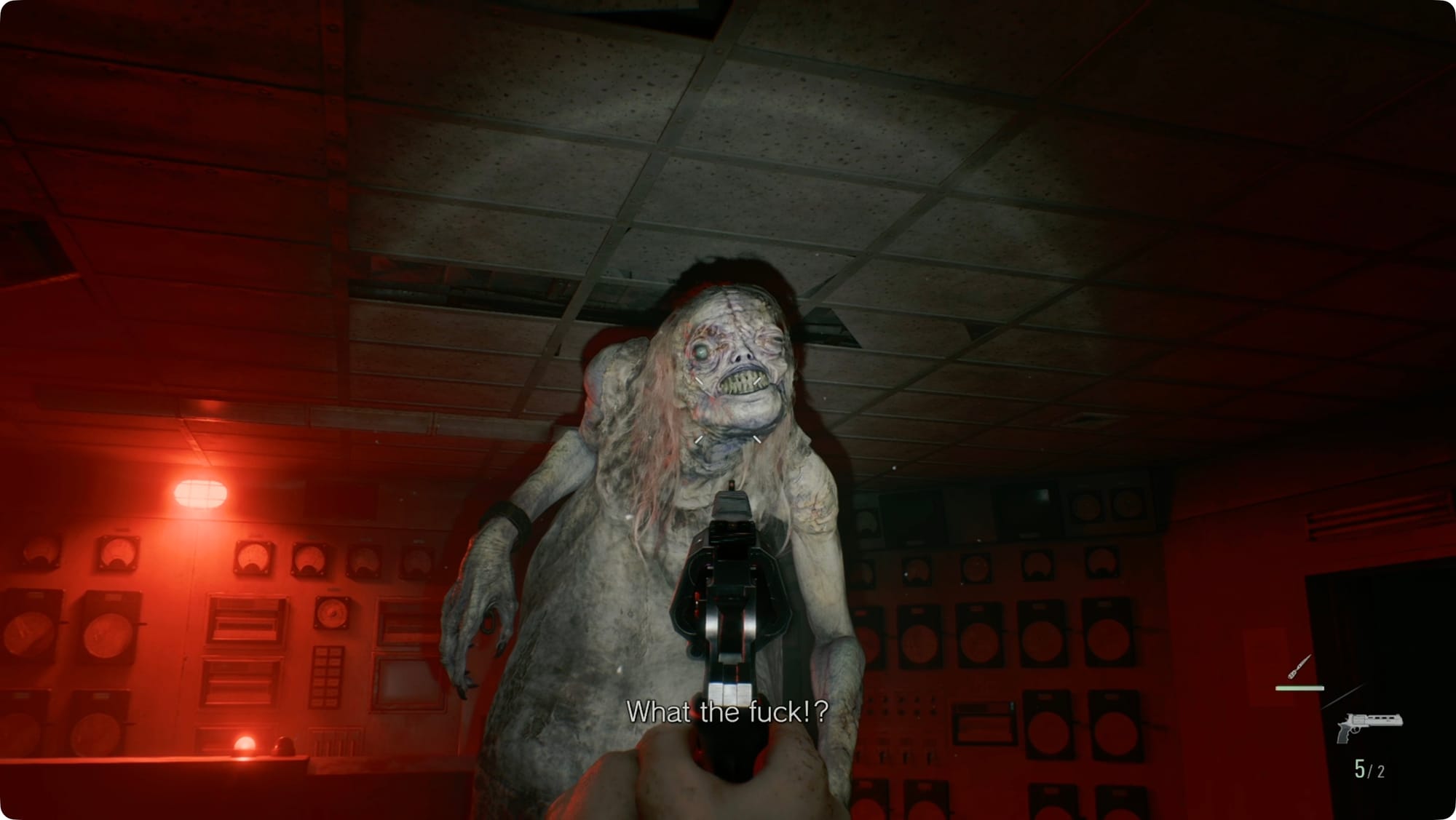Select the equipped revolver weapon icon
The width and height of the screenshot is (1456, 820).
[1368, 726]
